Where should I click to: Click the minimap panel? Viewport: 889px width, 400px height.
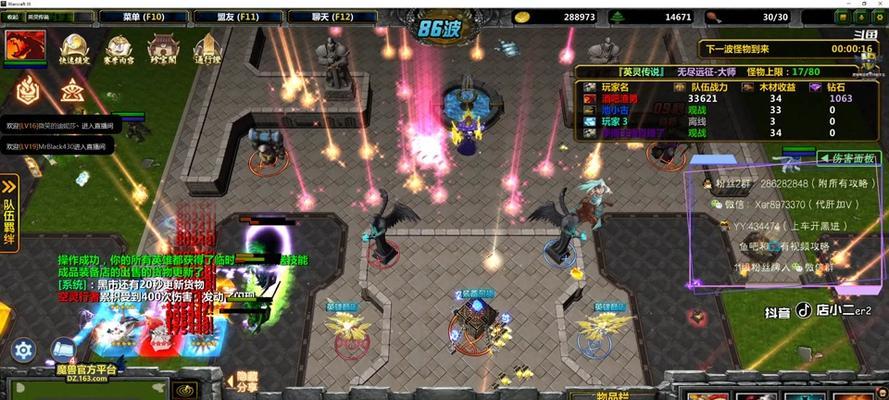click(x=86, y=387)
